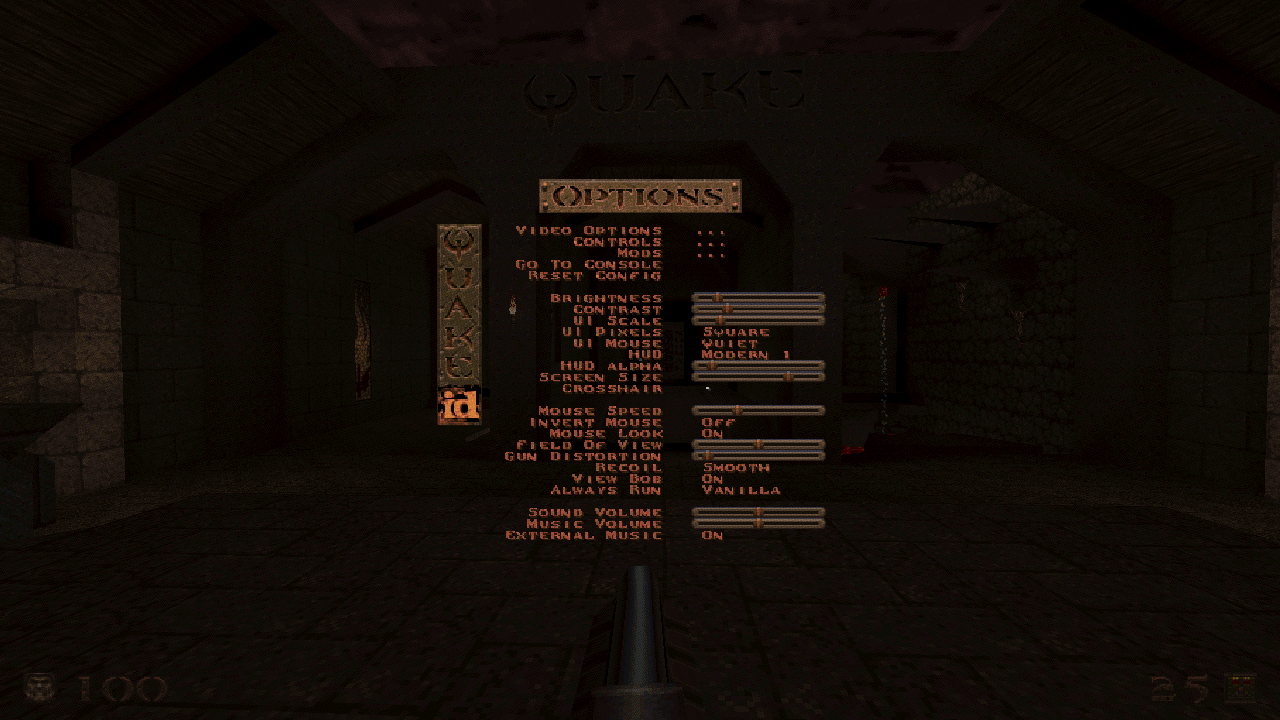Click the ellipsis beside Controls
Screen dimensions: 1280x720
click(x=711, y=241)
